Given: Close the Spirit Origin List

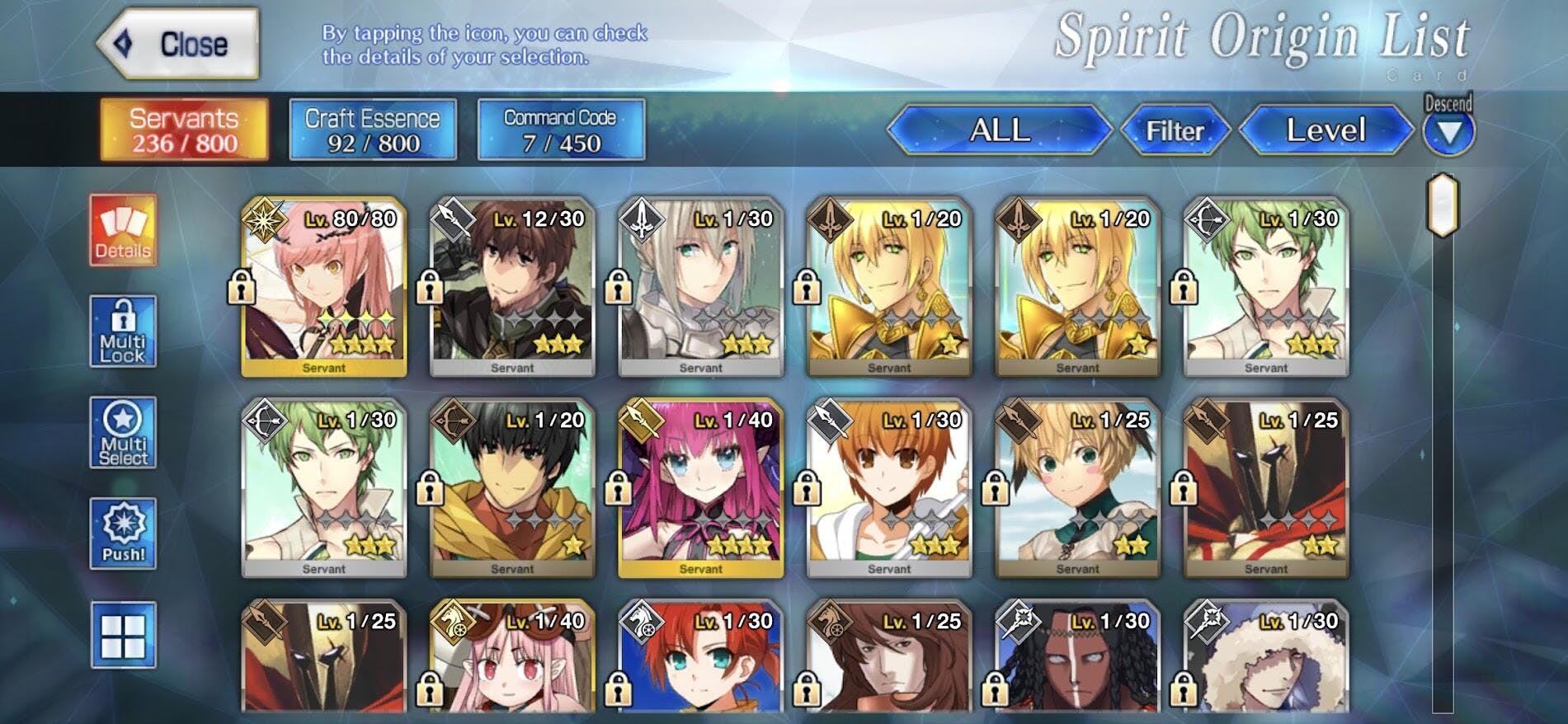Looking at the screenshot, I should point(178,45).
